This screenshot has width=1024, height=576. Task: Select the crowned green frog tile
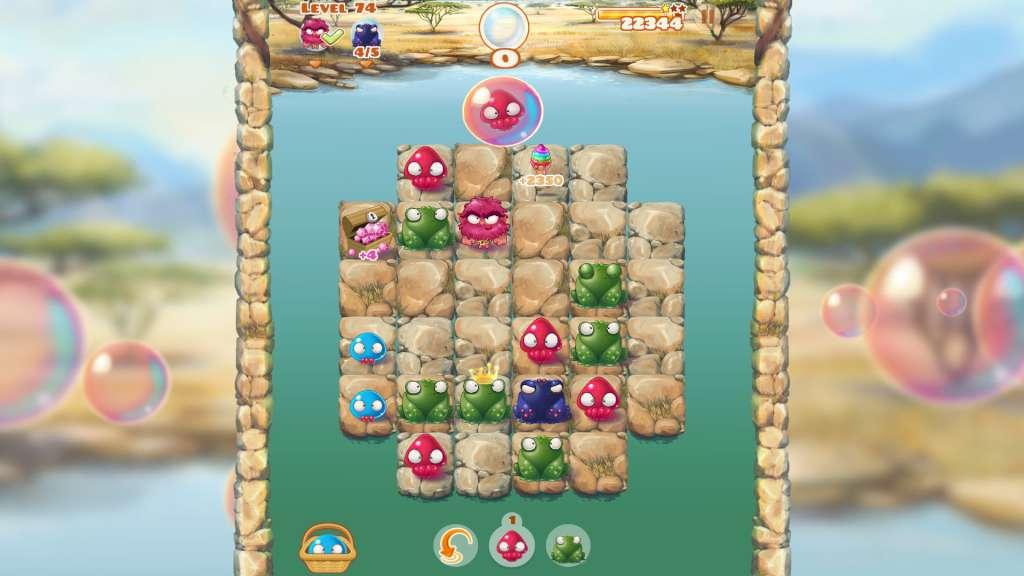click(x=484, y=397)
